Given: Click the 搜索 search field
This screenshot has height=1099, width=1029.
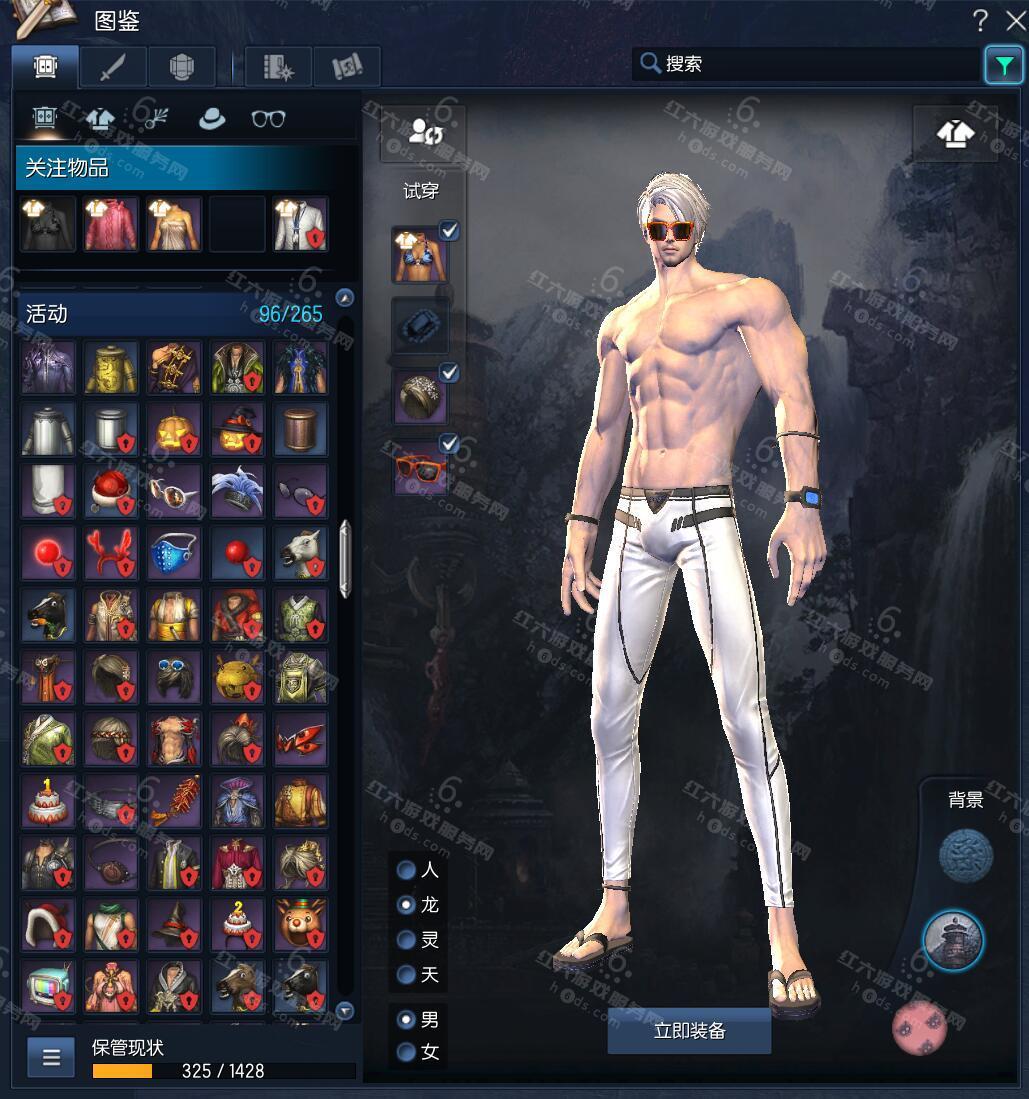Looking at the screenshot, I should point(810,64).
